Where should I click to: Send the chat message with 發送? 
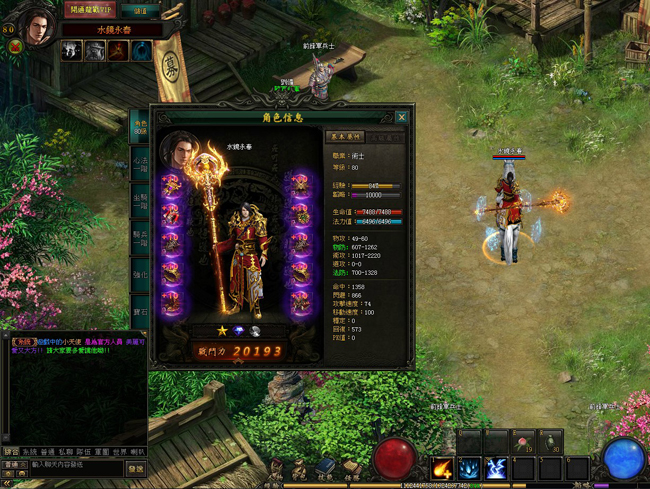click(136, 466)
